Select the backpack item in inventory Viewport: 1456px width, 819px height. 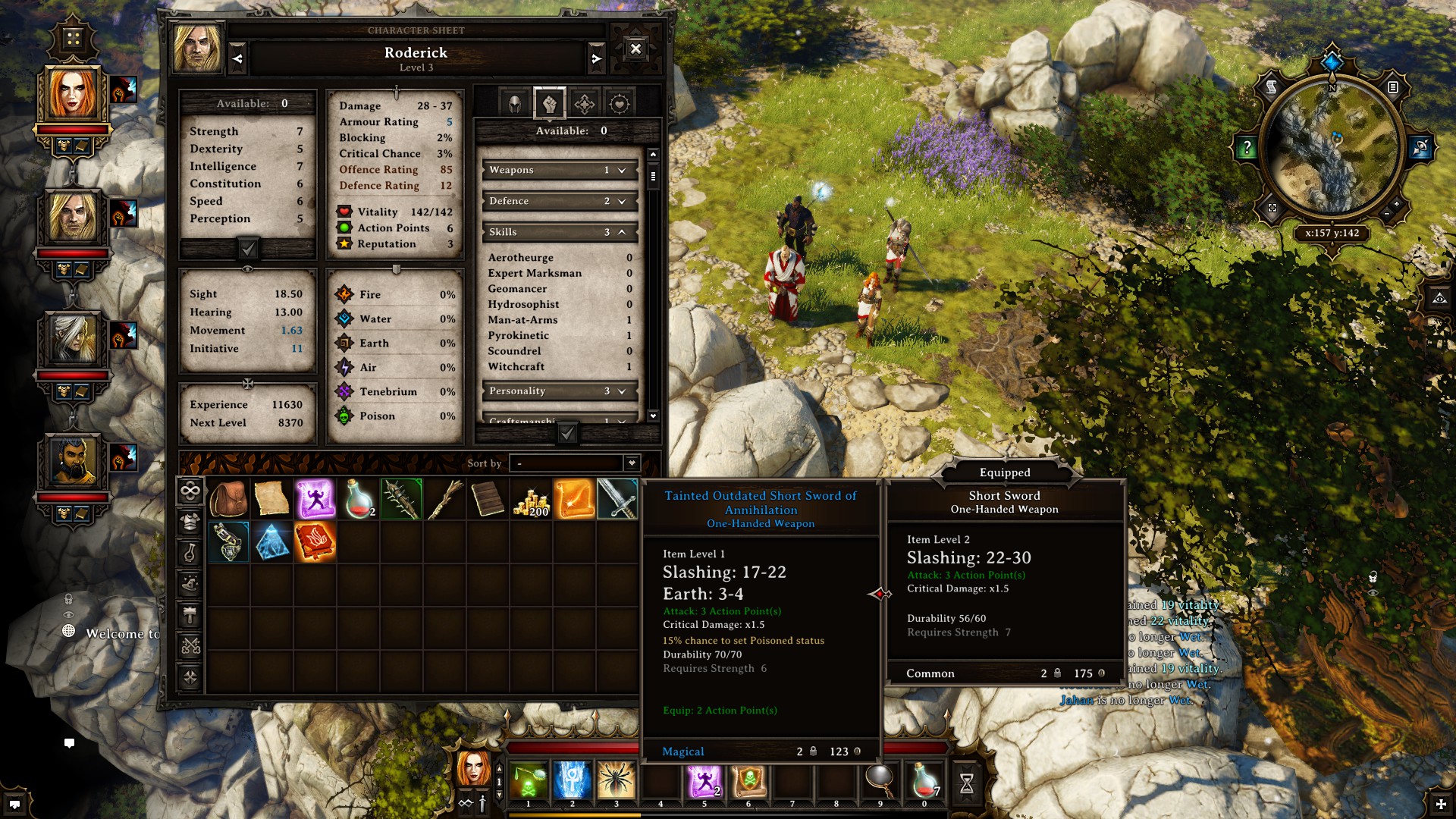point(228,499)
